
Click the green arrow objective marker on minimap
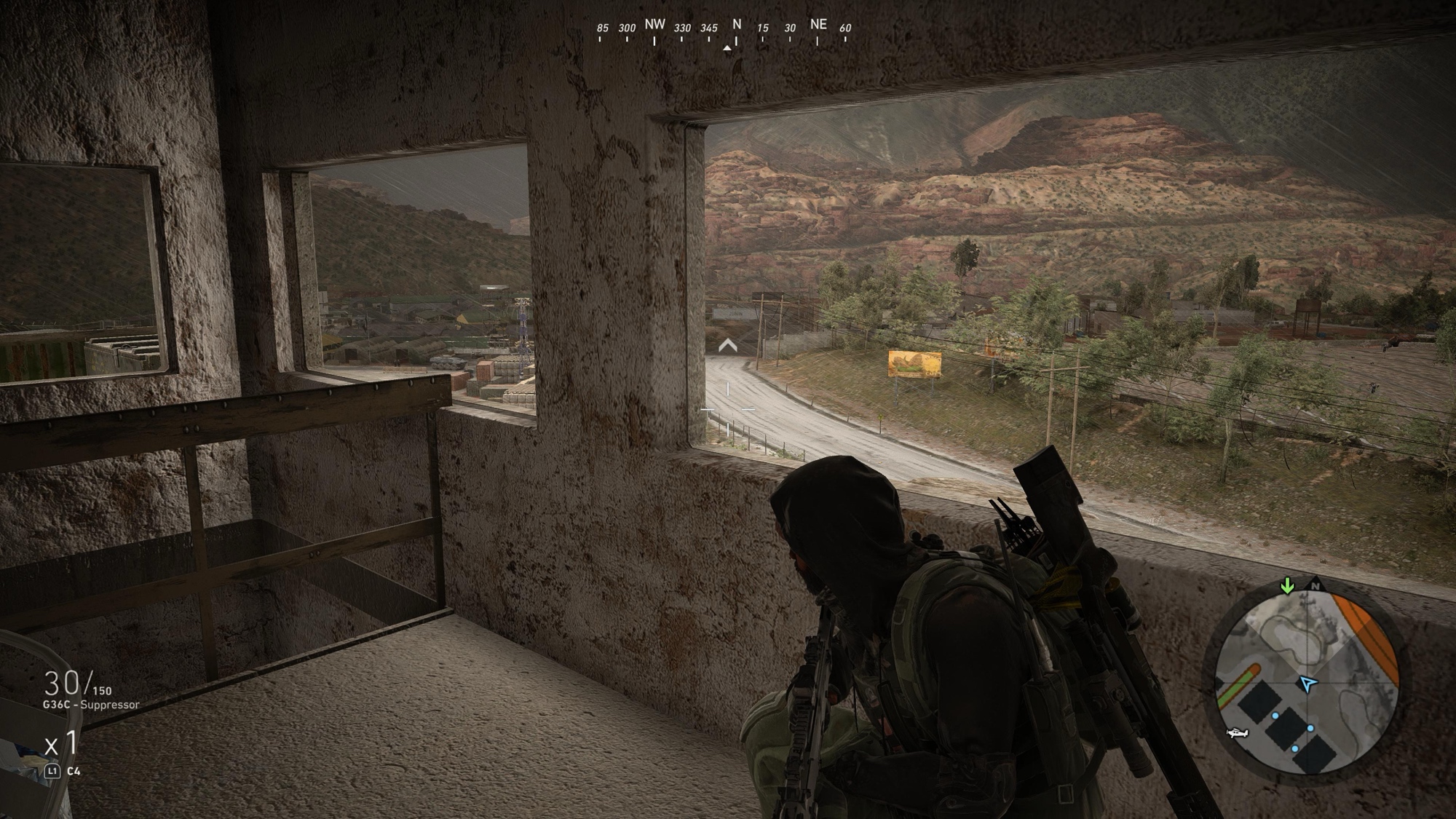coord(1287,585)
